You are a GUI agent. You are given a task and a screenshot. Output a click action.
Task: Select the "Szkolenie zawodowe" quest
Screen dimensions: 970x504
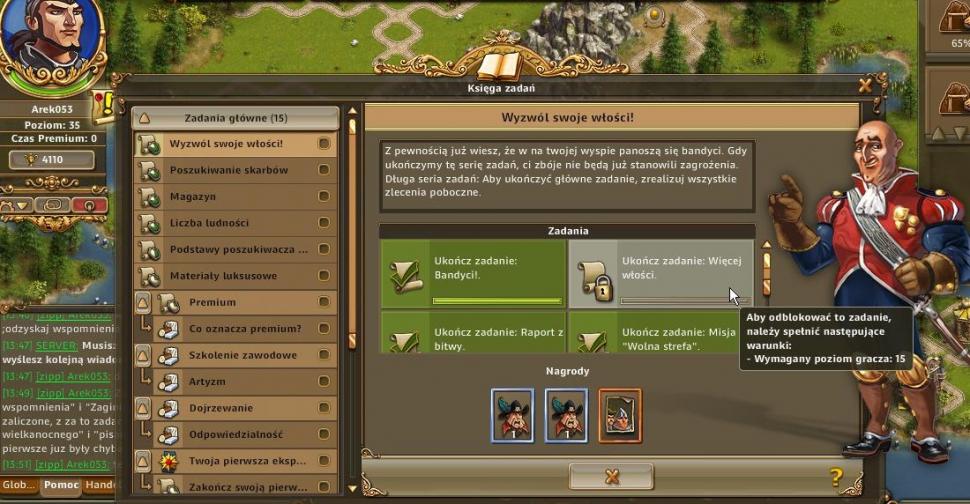(243, 355)
